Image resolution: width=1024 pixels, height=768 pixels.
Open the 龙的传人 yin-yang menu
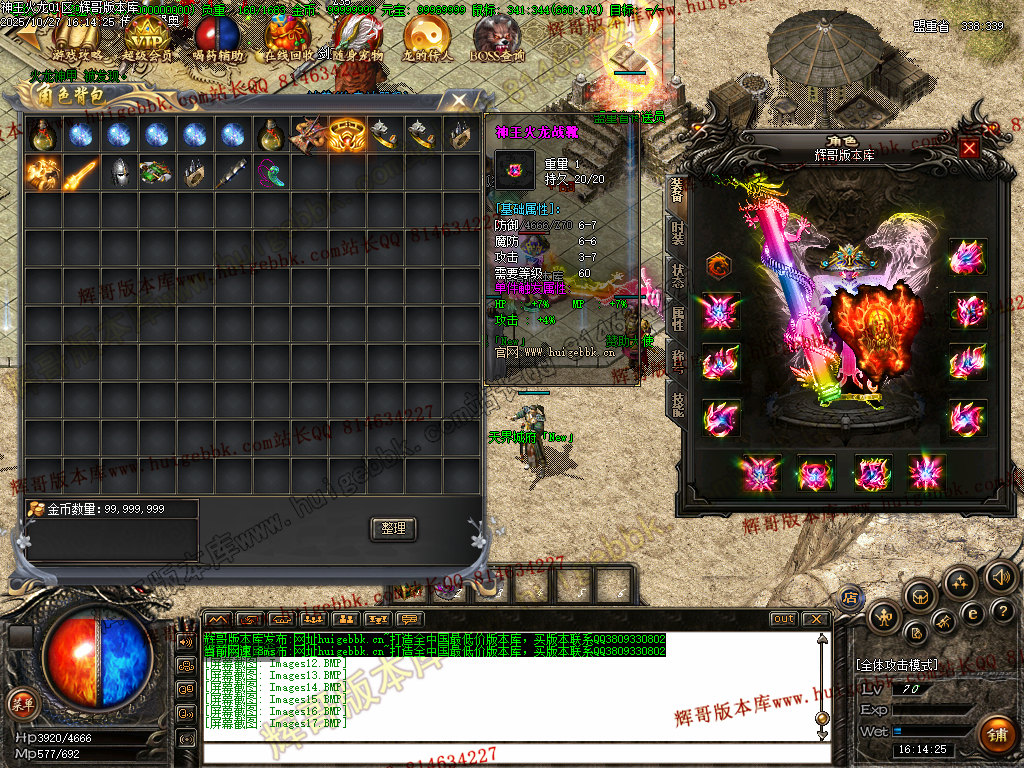pos(427,38)
